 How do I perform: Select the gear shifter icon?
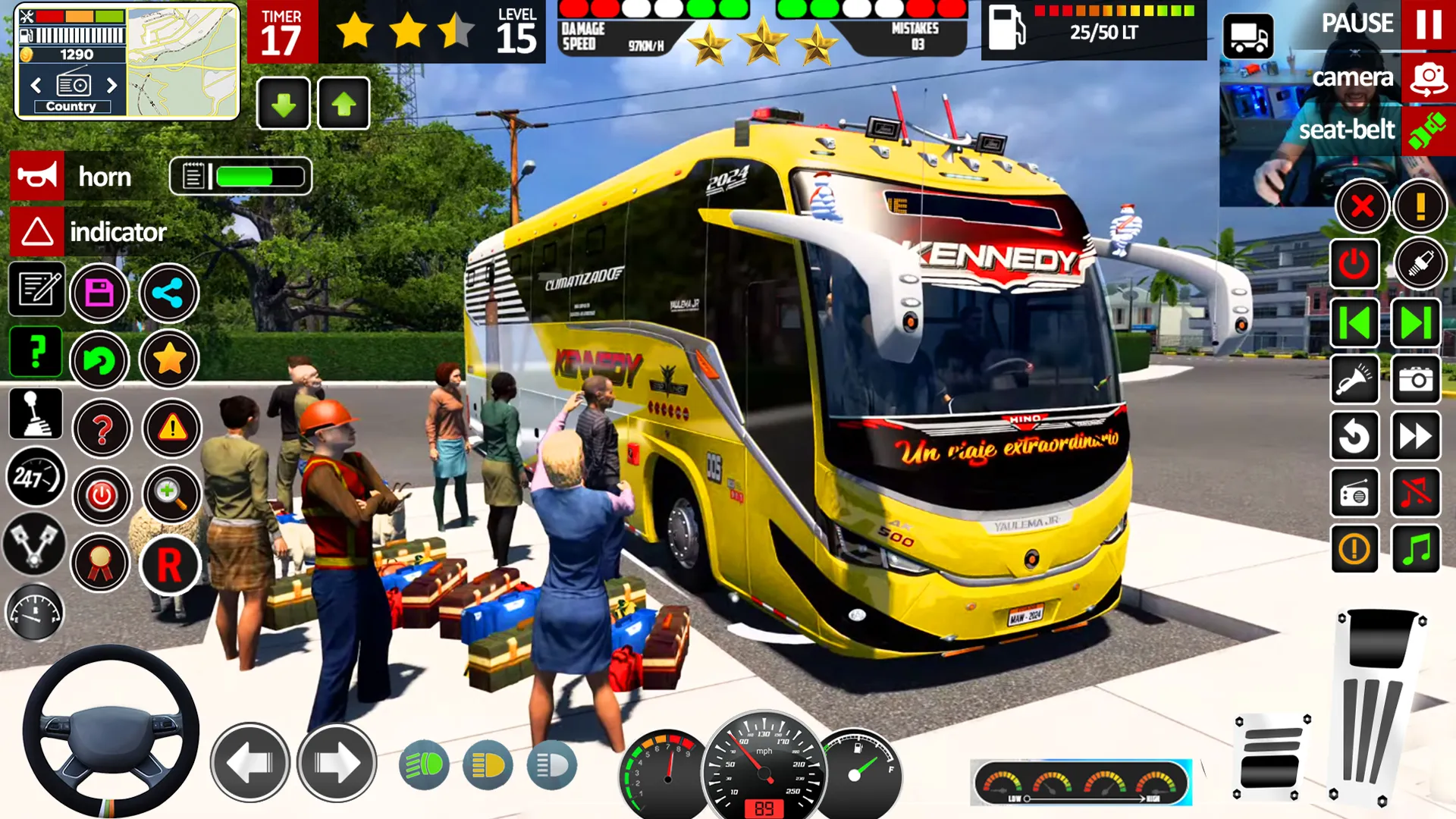tap(34, 415)
